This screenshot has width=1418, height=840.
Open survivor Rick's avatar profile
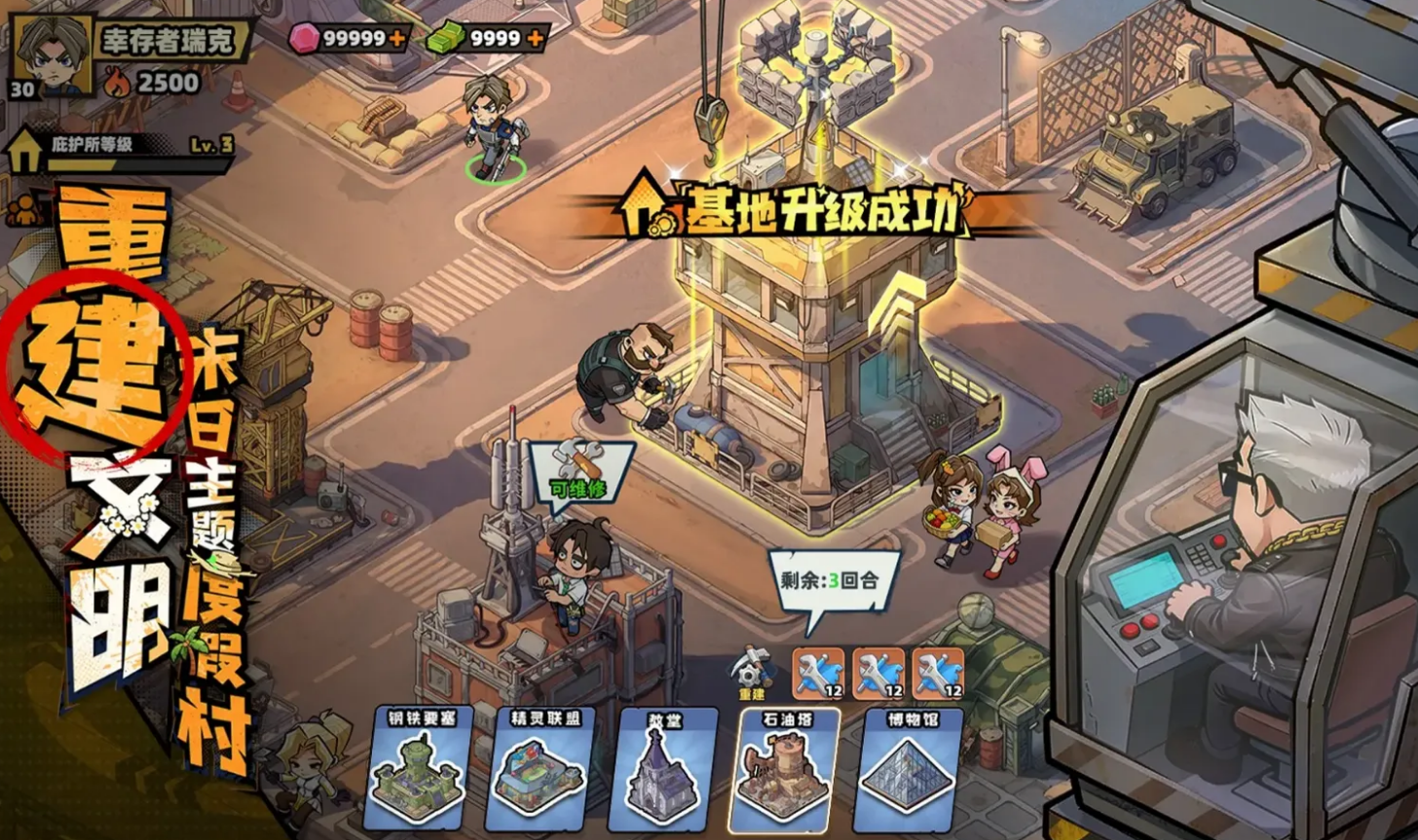pyautogui.click(x=53, y=55)
